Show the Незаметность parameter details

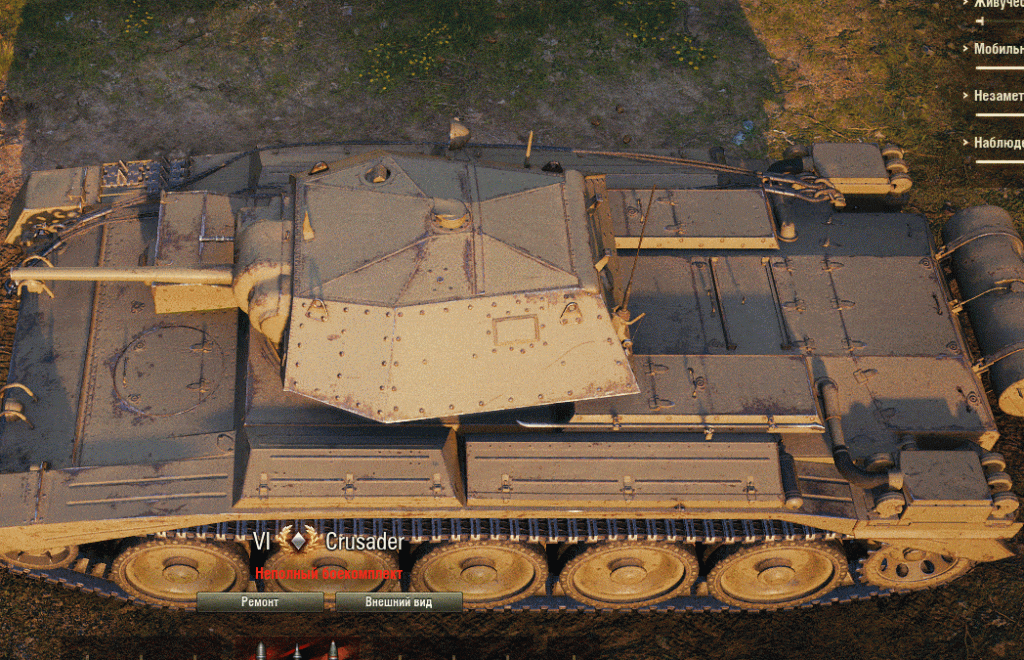click(997, 96)
